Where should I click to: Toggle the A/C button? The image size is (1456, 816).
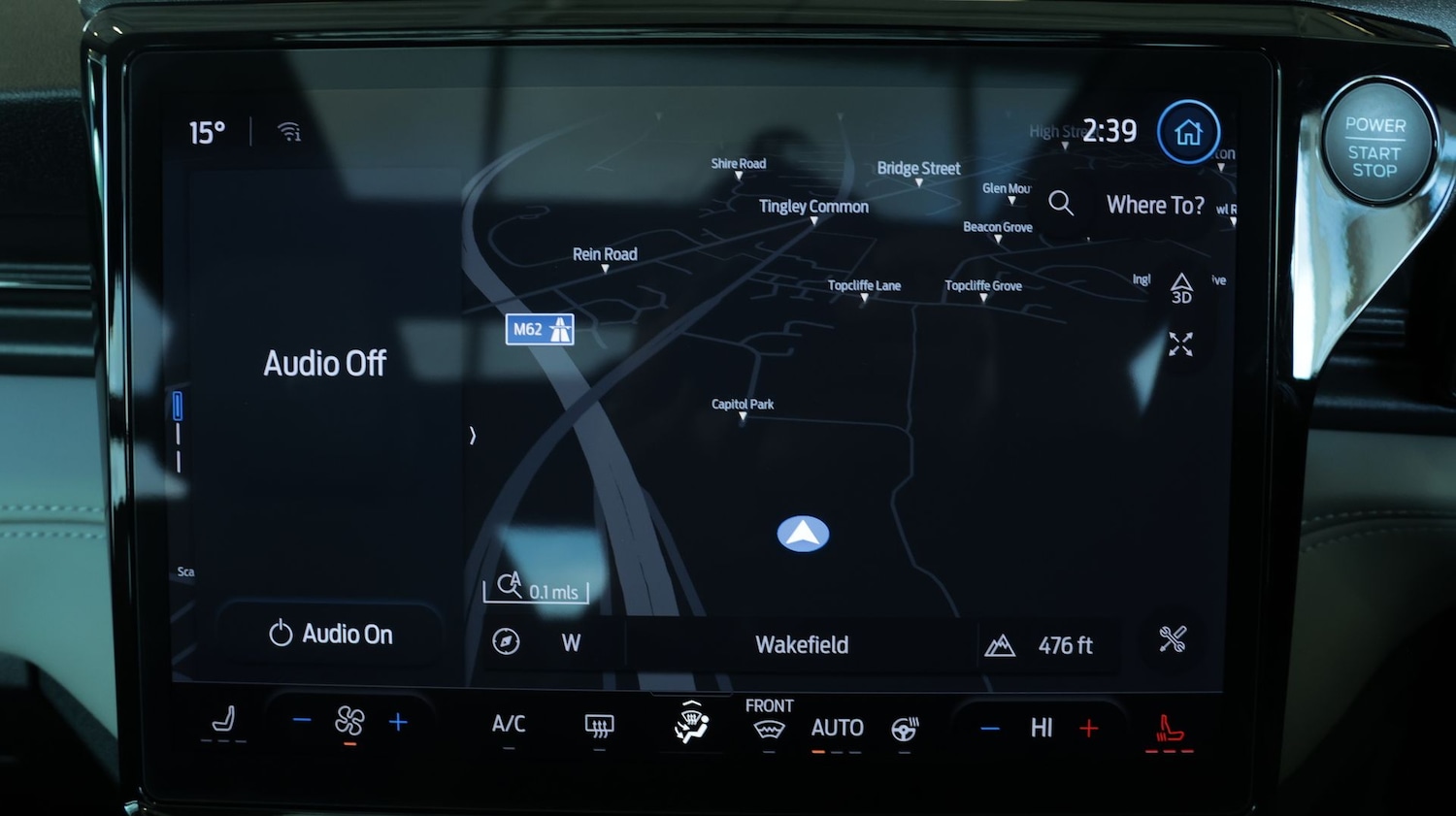click(509, 724)
